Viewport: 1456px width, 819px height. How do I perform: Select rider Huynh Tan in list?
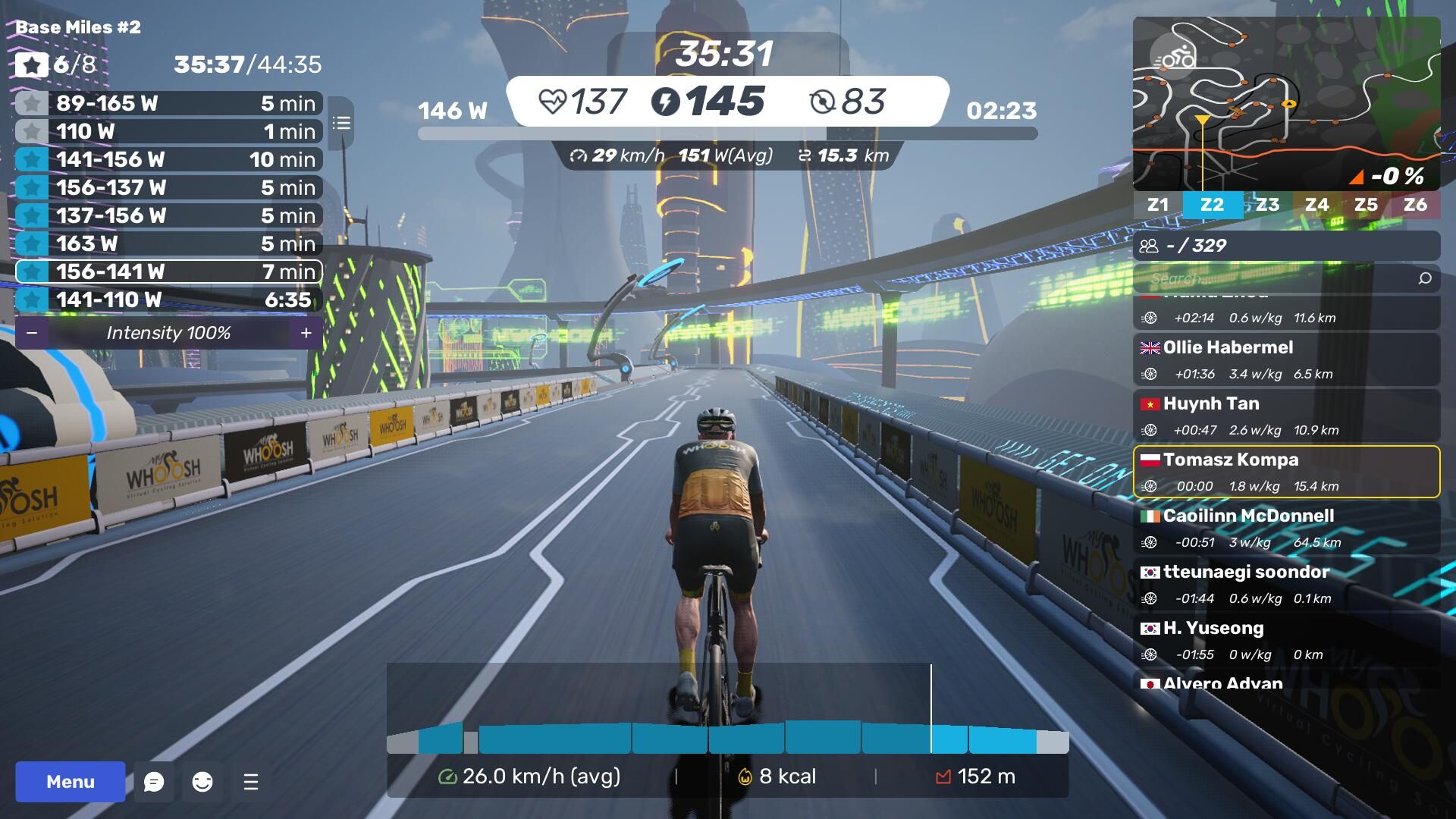pyautogui.click(x=1286, y=416)
